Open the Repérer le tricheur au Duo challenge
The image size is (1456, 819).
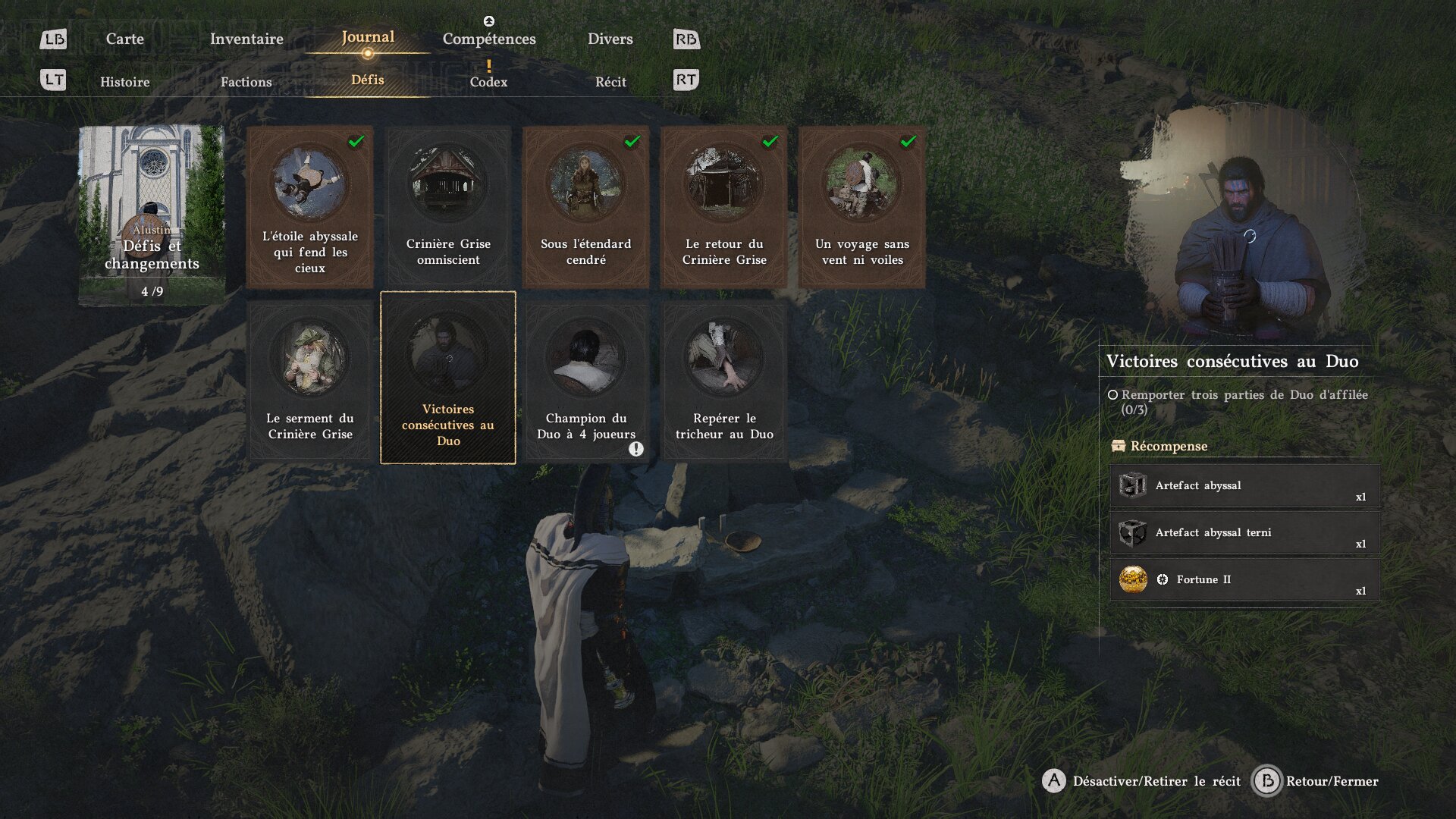[x=723, y=379]
